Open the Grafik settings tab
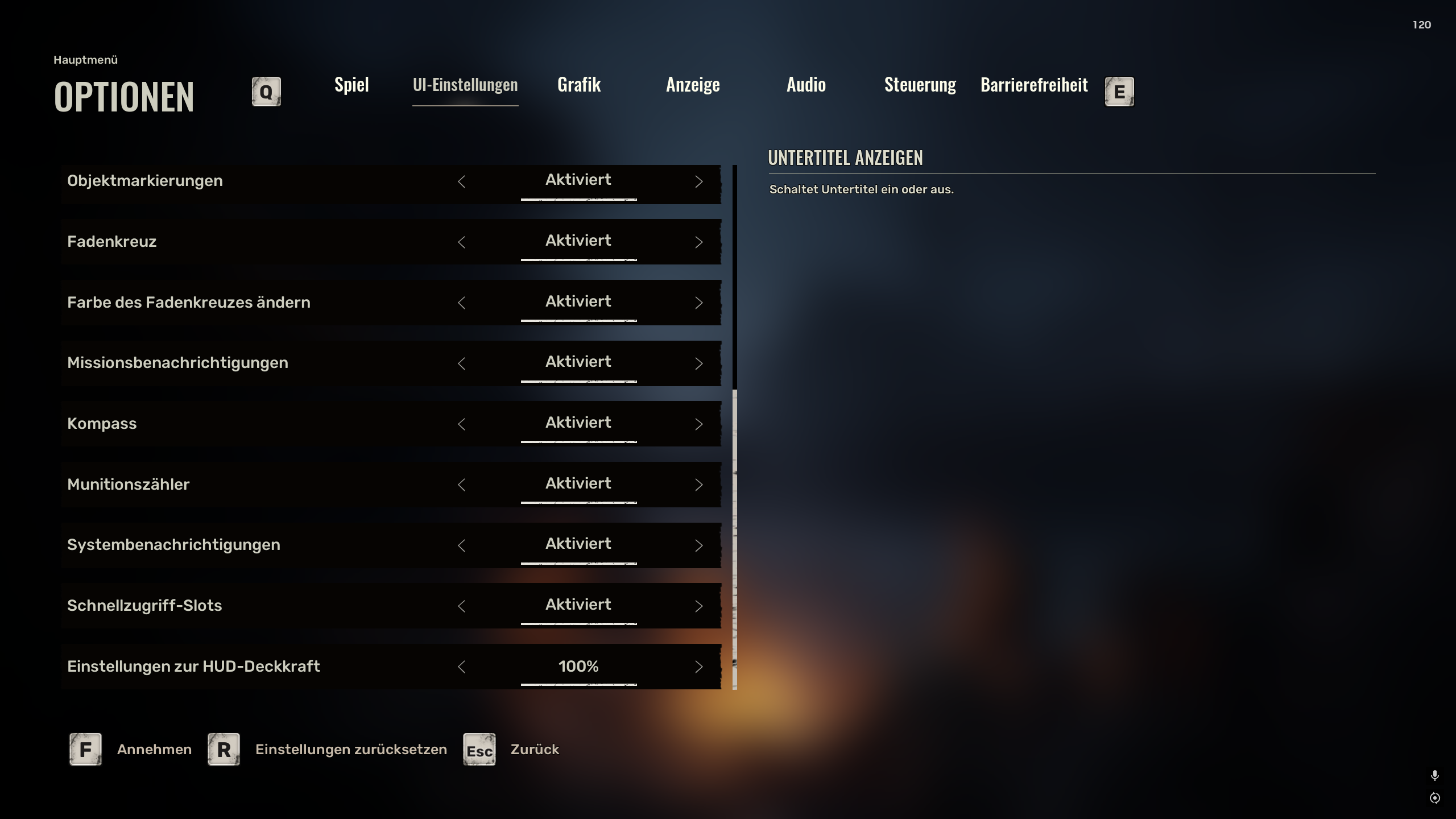The width and height of the screenshot is (1456, 819). coord(579,85)
